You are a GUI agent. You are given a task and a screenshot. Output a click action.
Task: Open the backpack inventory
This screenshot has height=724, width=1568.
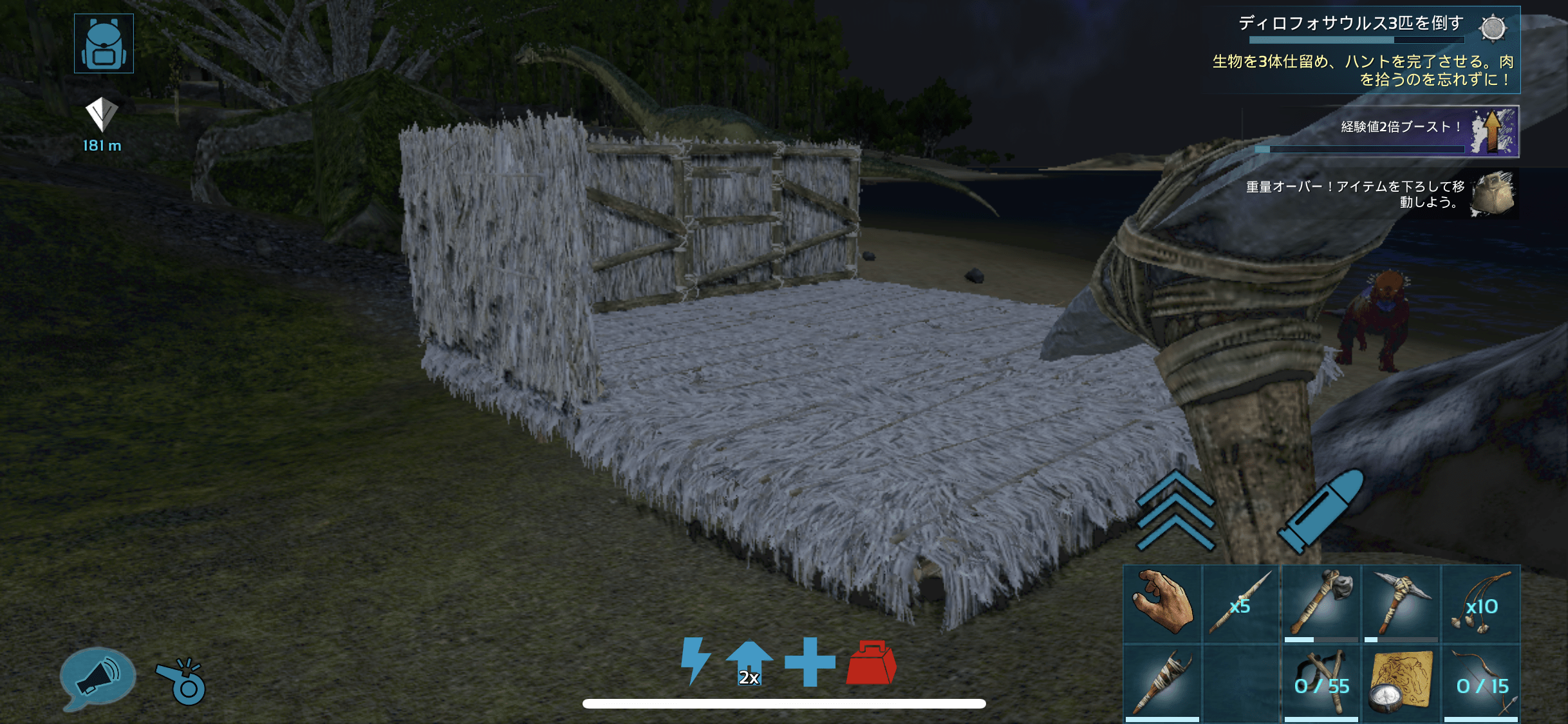click(x=104, y=43)
